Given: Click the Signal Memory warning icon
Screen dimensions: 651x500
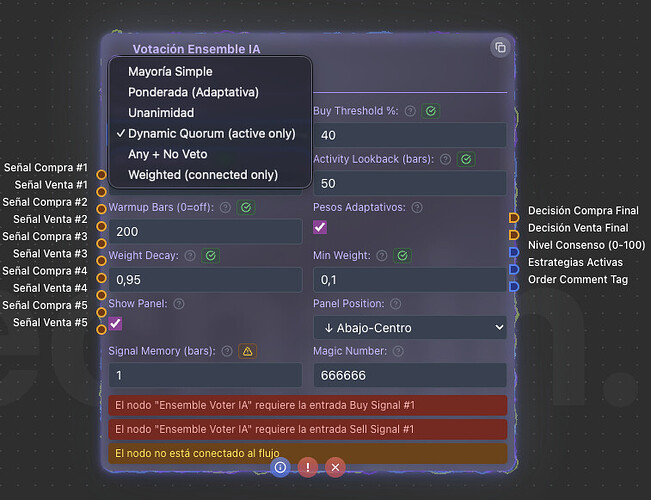Looking at the screenshot, I should pyautogui.click(x=248, y=351).
